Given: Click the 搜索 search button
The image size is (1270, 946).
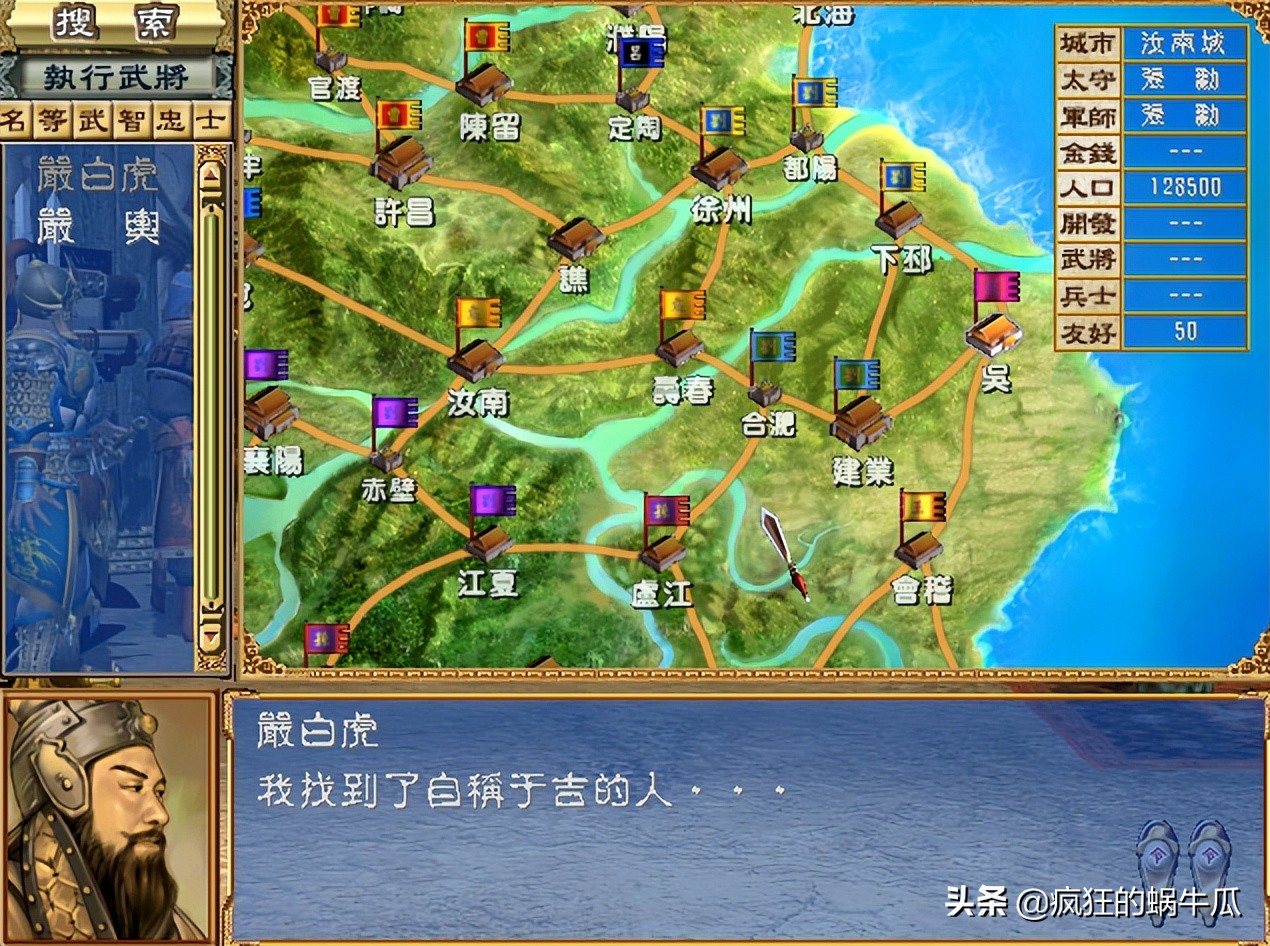Looking at the screenshot, I should coord(115,22).
